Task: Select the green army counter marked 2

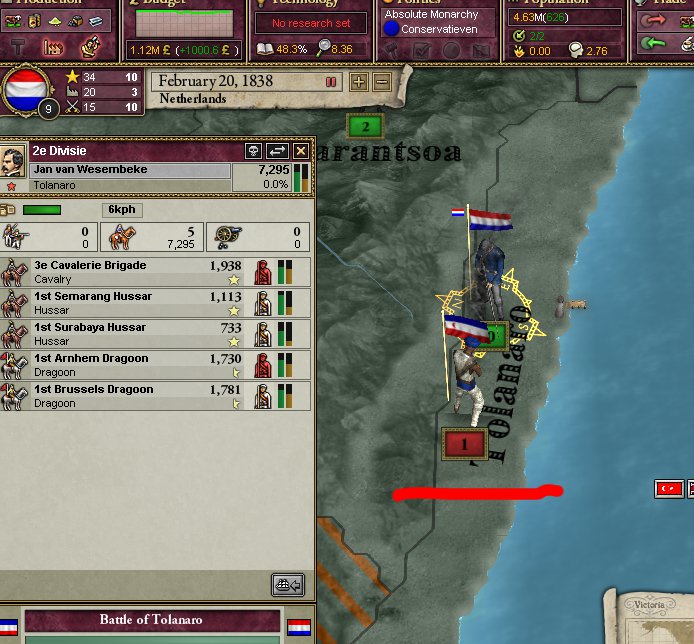Action: [x=365, y=126]
